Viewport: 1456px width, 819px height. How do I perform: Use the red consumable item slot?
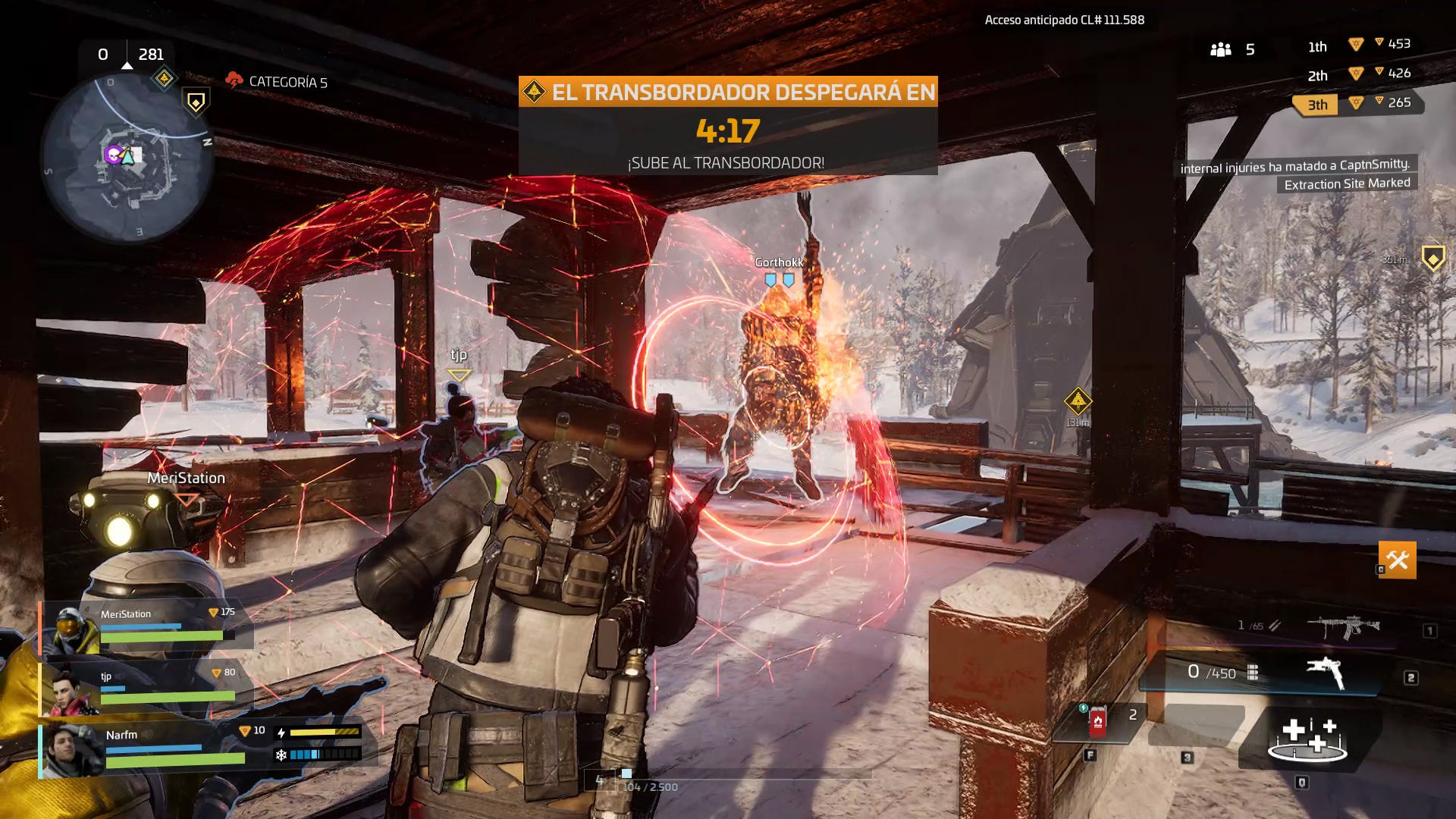[x=1097, y=721]
